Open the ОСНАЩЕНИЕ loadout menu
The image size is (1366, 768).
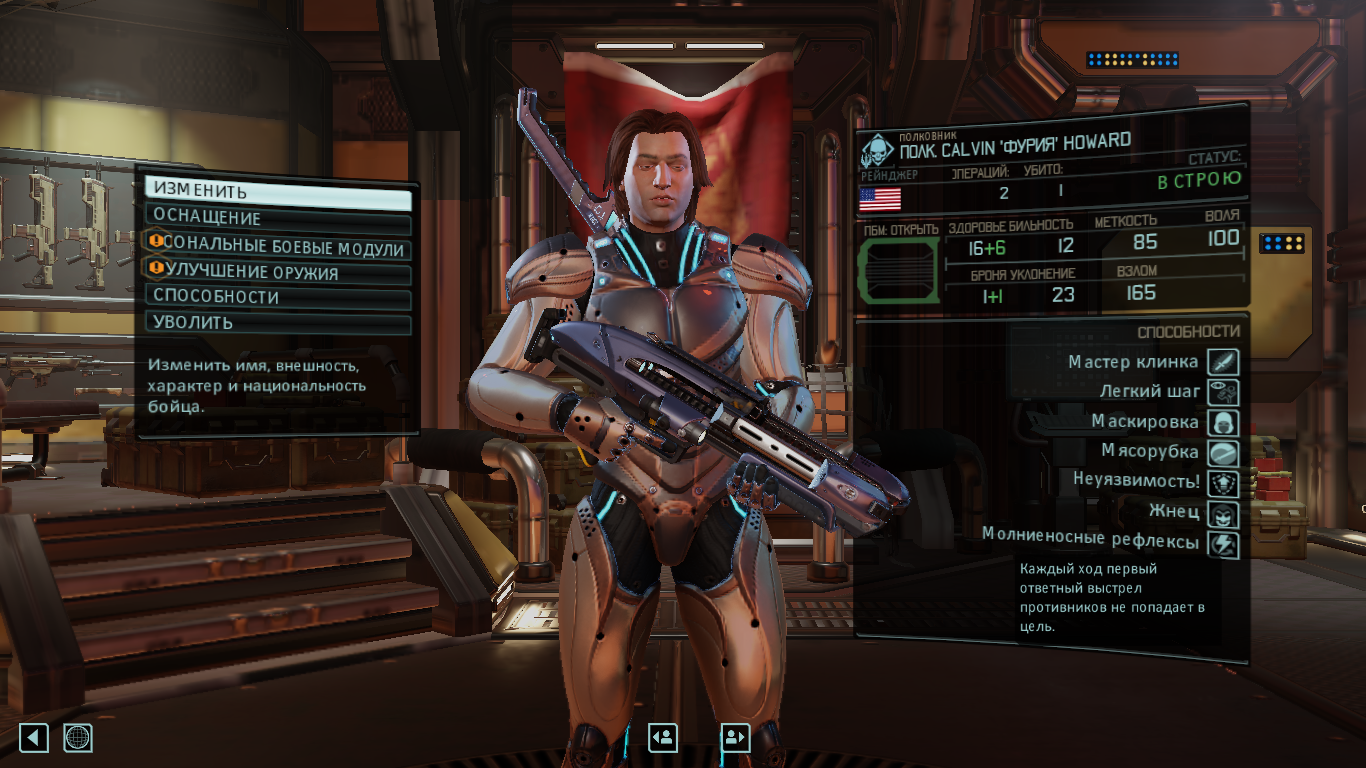[x=278, y=218]
